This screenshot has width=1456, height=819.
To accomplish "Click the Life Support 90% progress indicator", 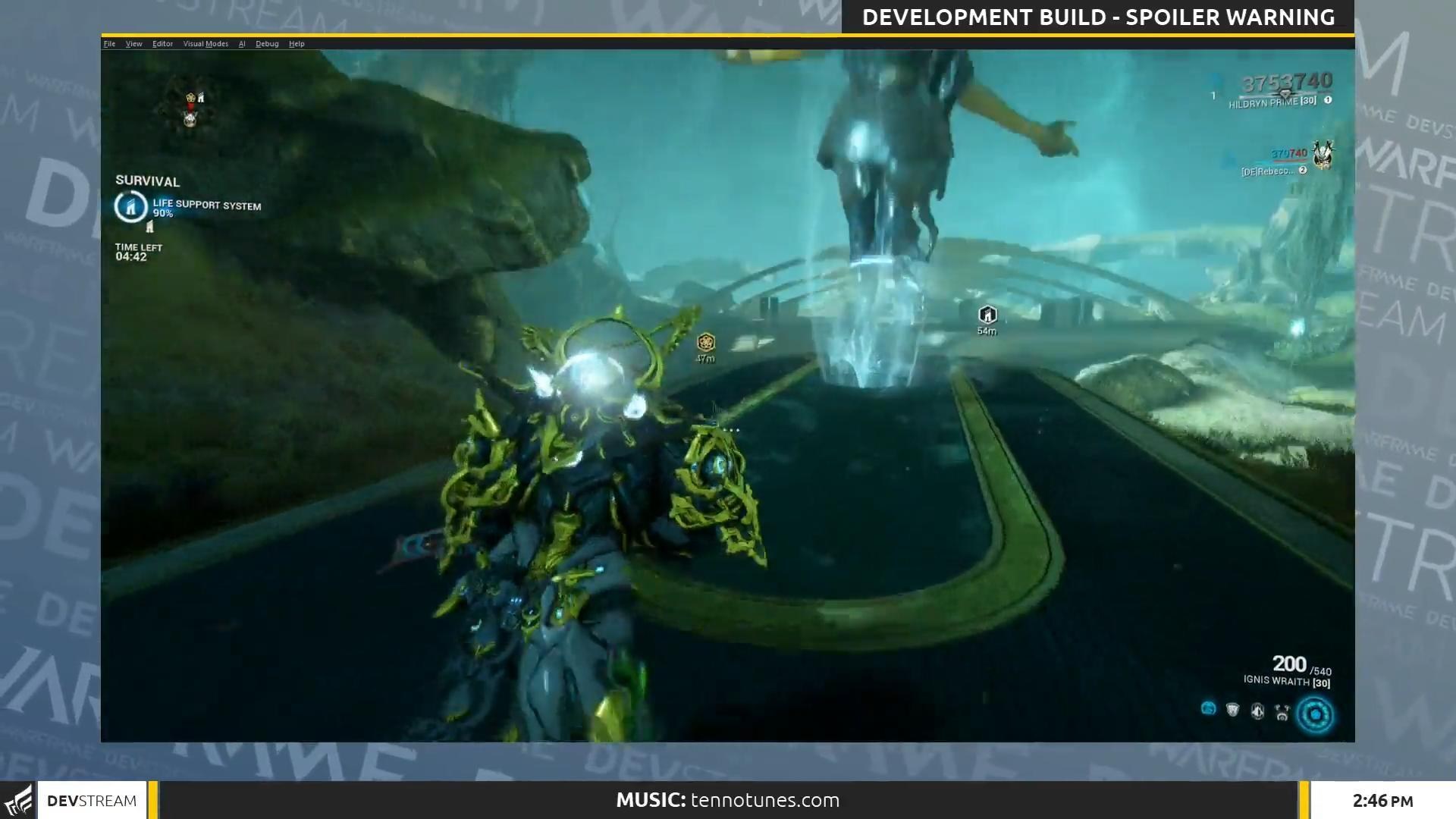I will click(x=162, y=214).
